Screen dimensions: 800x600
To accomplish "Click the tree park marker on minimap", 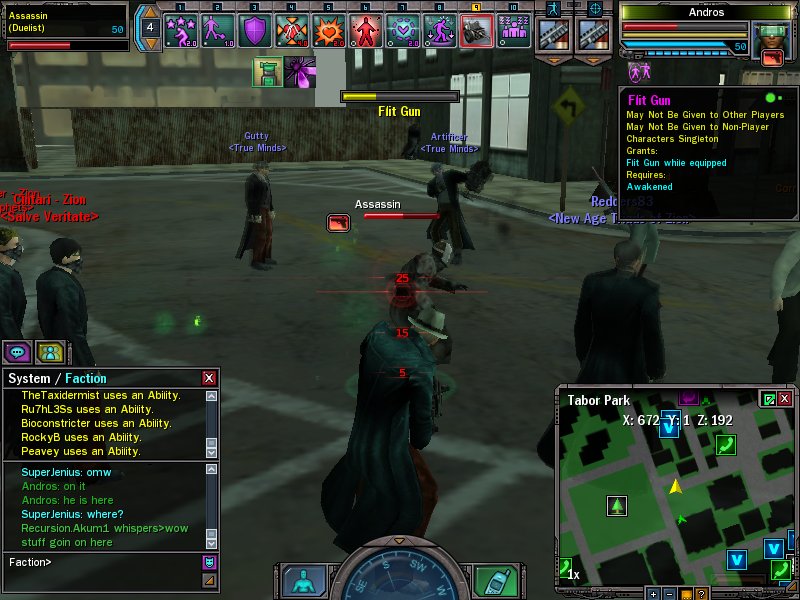I will [x=617, y=506].
